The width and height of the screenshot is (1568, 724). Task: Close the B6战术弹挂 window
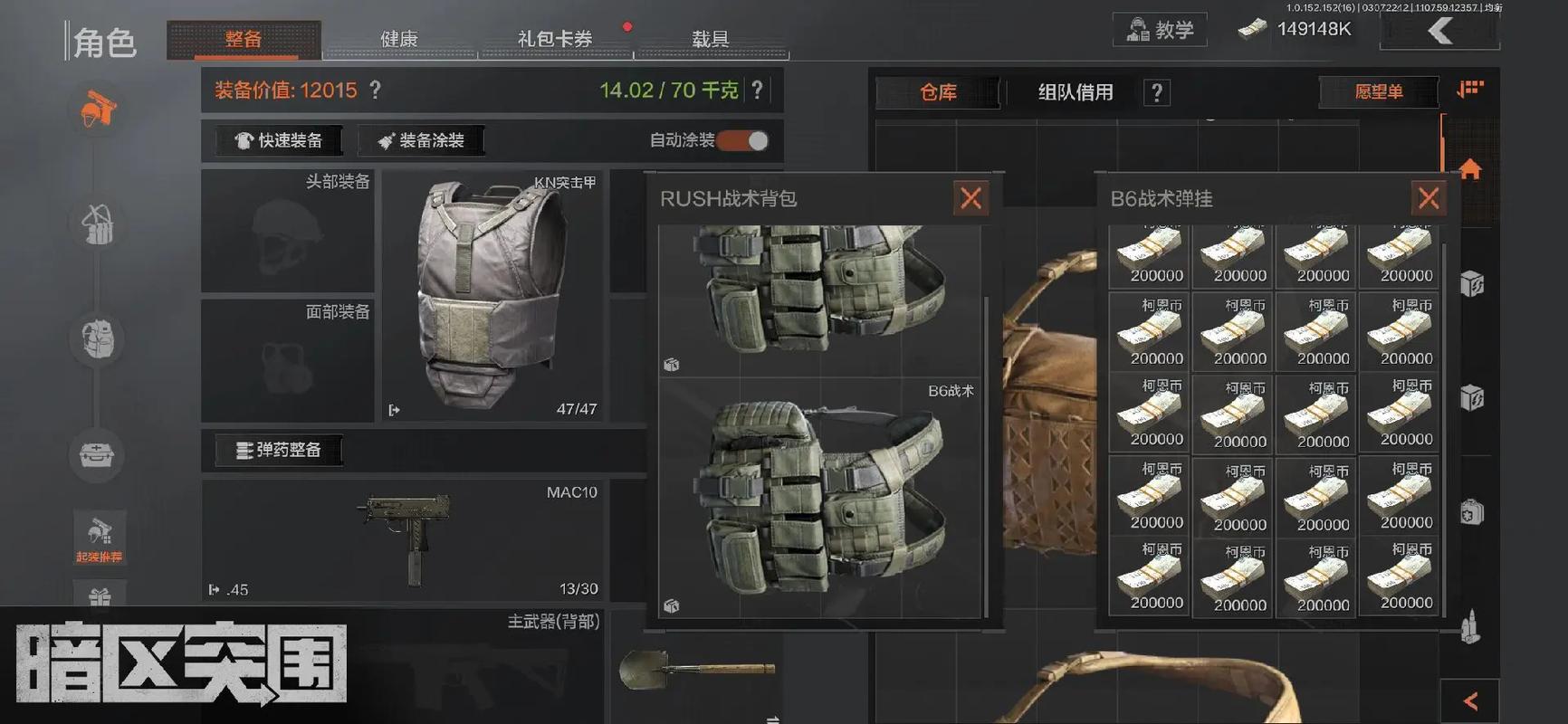coord(1428,198)
